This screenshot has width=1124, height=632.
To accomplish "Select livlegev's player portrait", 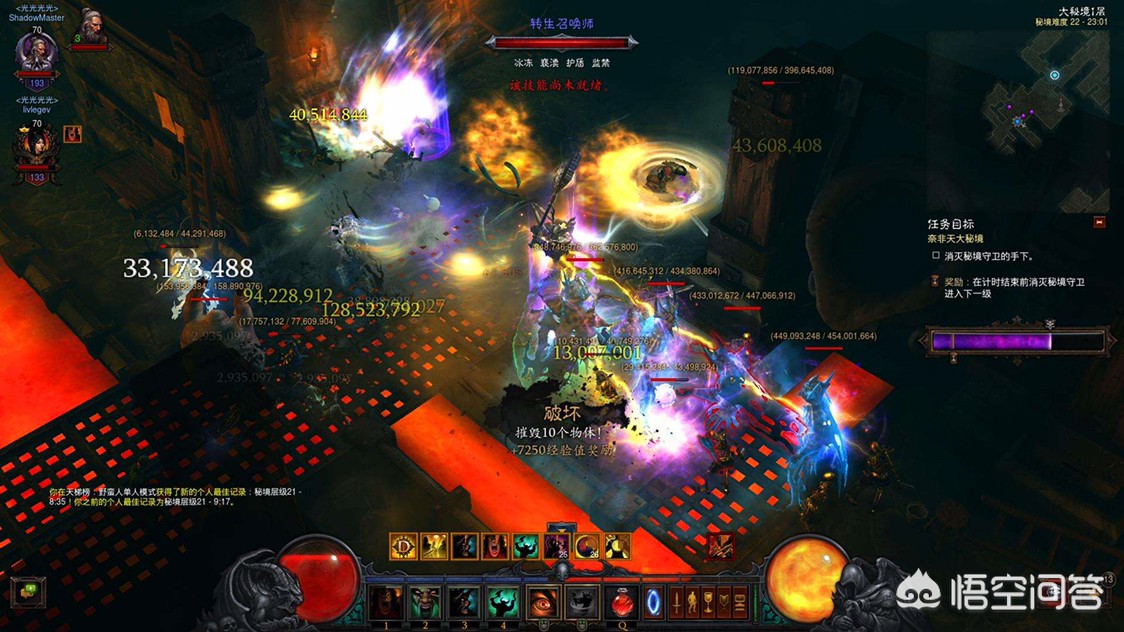I will click(36, 148).
